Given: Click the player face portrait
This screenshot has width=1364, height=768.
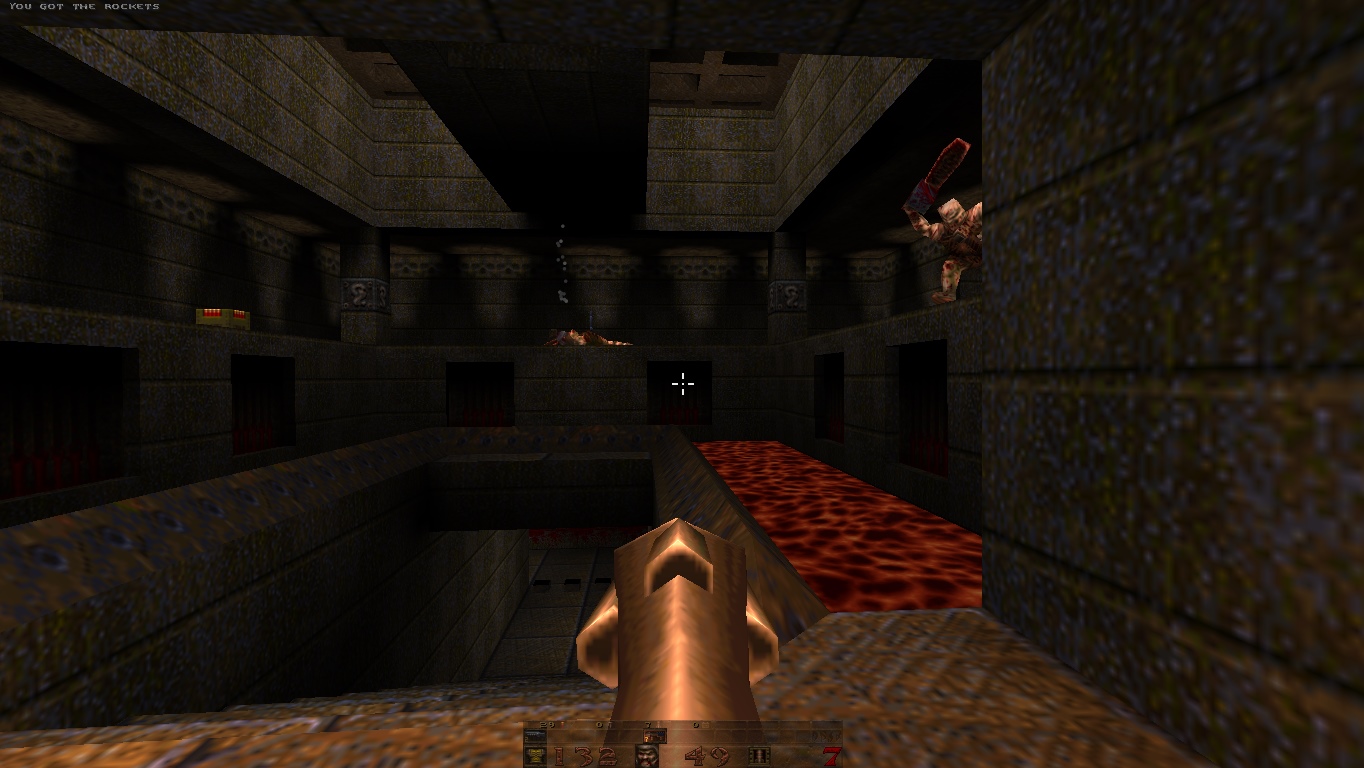Looking at the screenshot, I should (647, 756).
